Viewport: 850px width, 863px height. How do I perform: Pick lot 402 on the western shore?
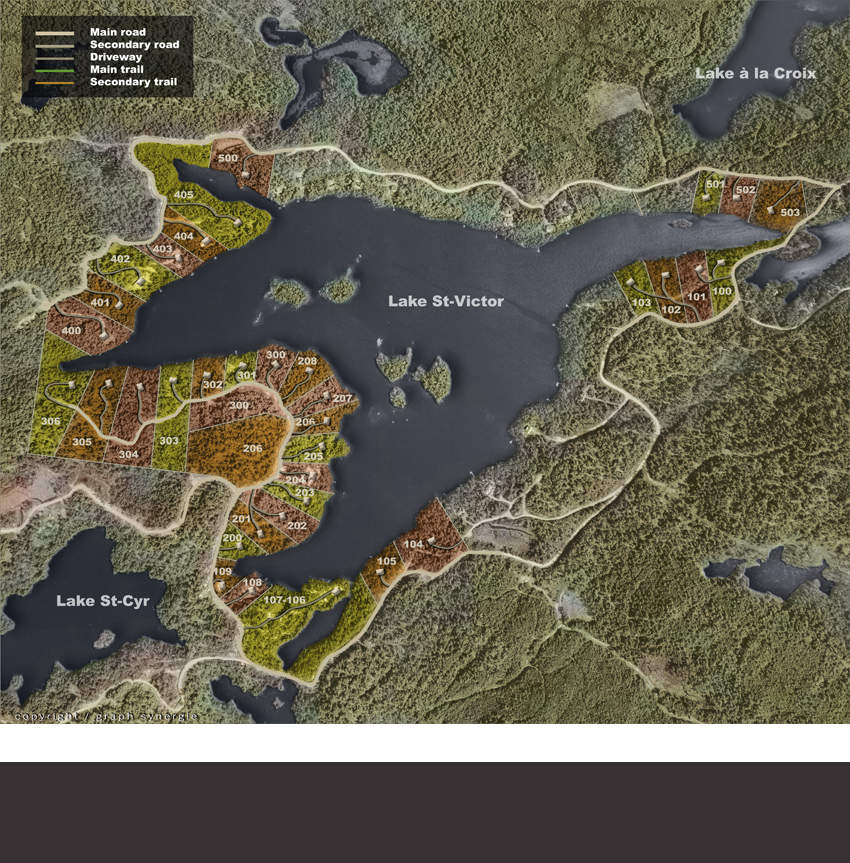(x=121, y=260)
